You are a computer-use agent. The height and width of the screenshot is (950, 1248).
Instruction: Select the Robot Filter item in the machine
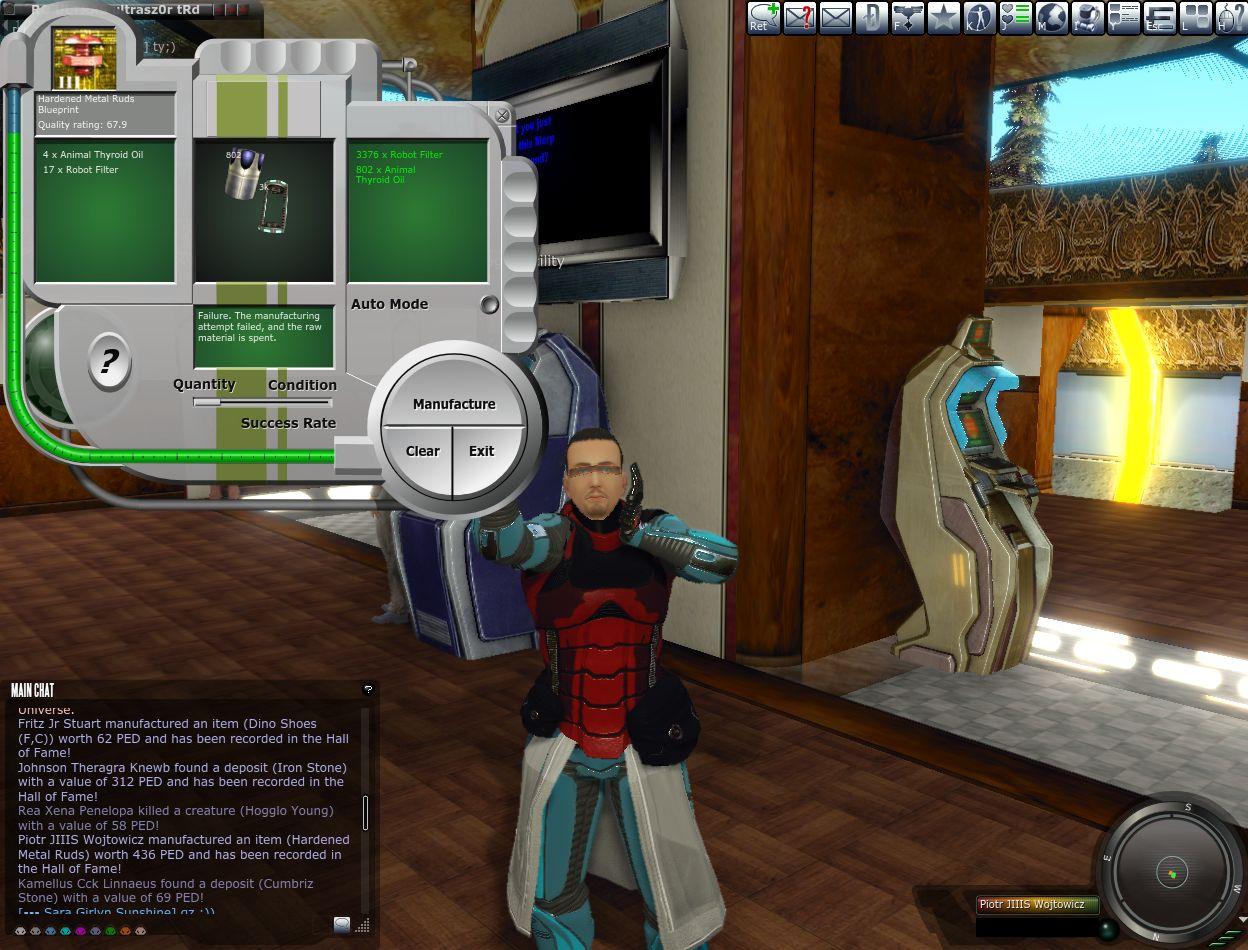tap(273, 205)
